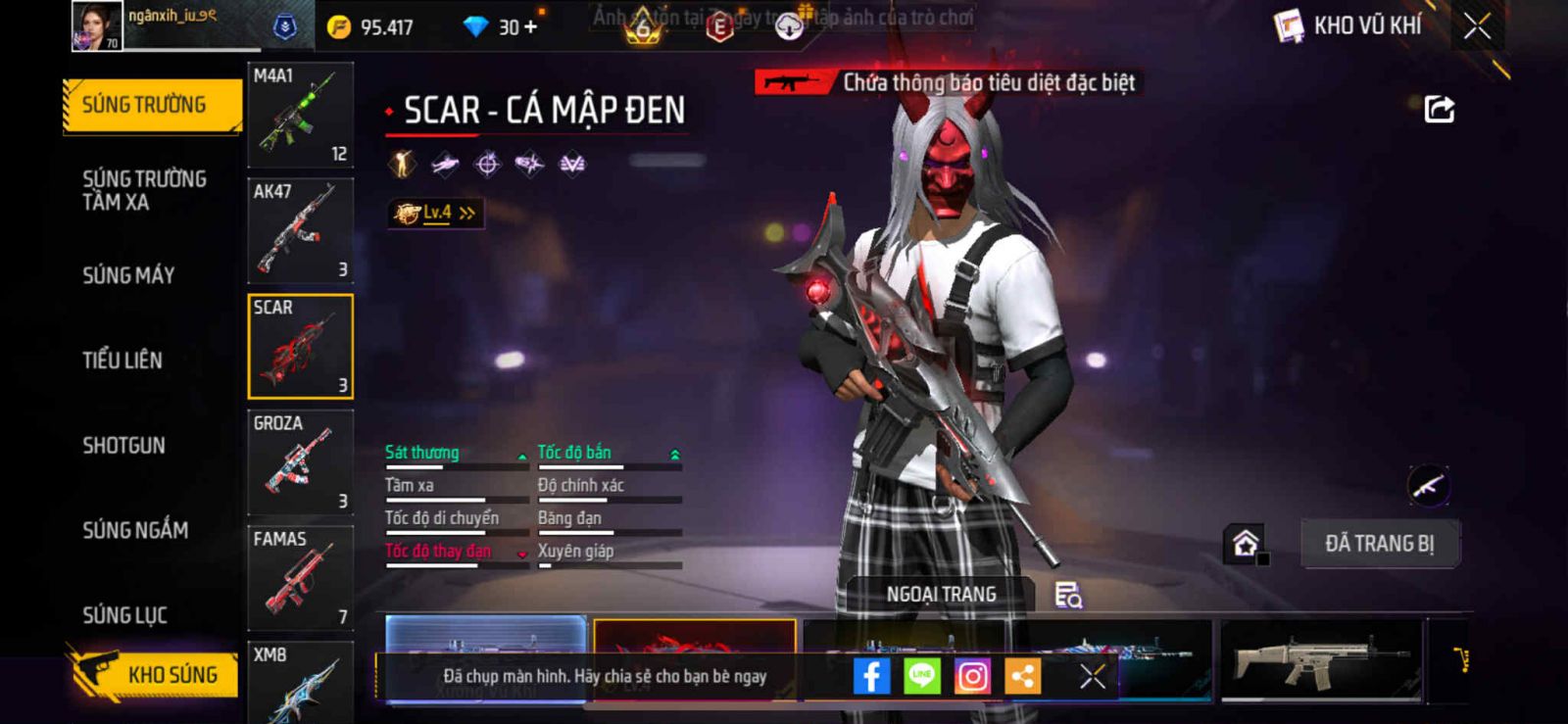The image size is (1568, 724).
Task: Click the ĐÃ TRANG BỊ button
Action: click(1379, 544)
